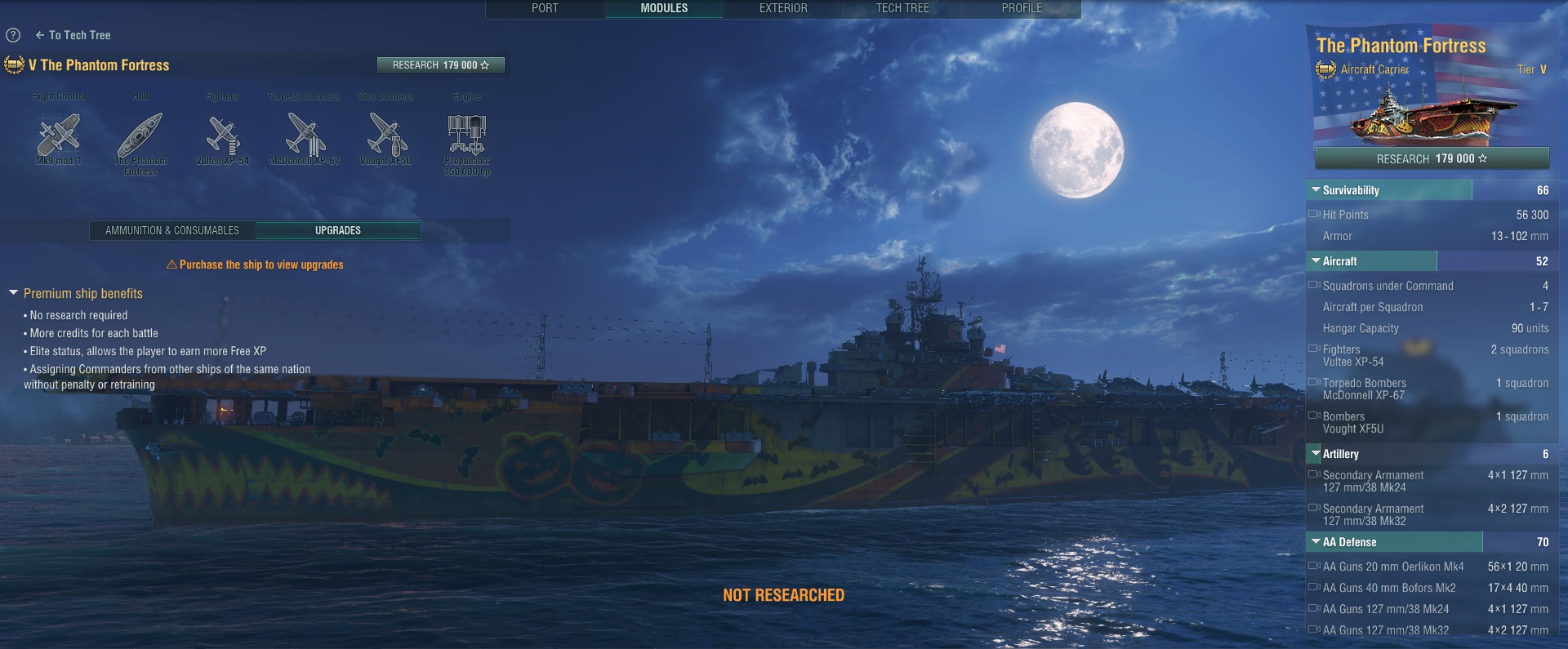Image resolution: width=1568 pixels, height=649 pixels.
Task: Open the Profile tab
Action: tap(1022, 8)
